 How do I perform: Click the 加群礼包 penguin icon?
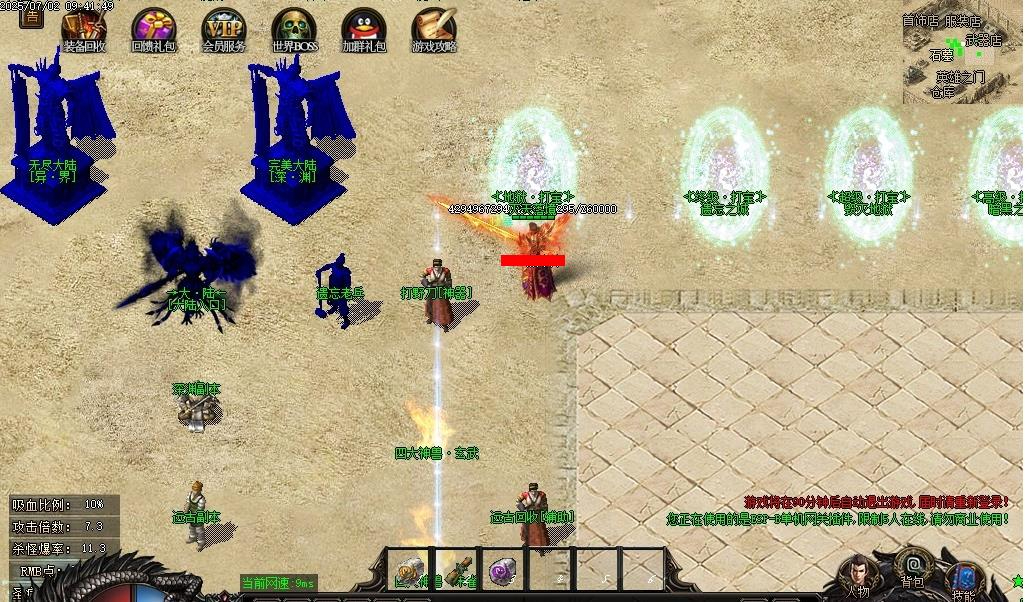364,29
